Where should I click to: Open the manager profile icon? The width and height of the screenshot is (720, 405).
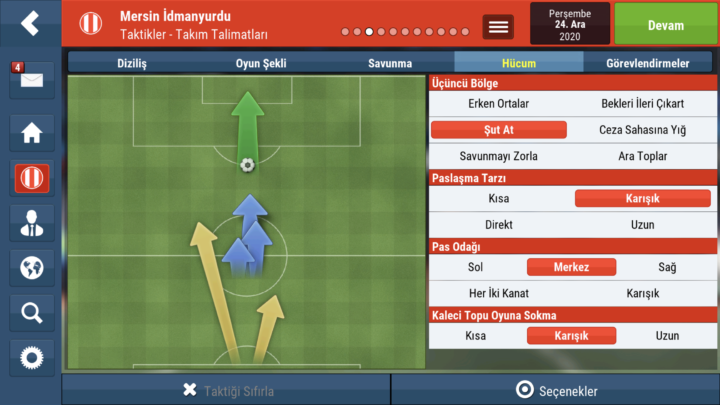pyautogui.click(x=31, y=223)
